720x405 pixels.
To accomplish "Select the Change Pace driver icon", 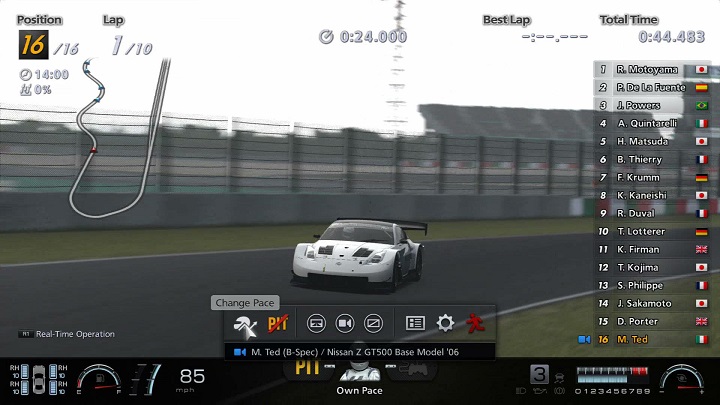I will tap(243, 323).
